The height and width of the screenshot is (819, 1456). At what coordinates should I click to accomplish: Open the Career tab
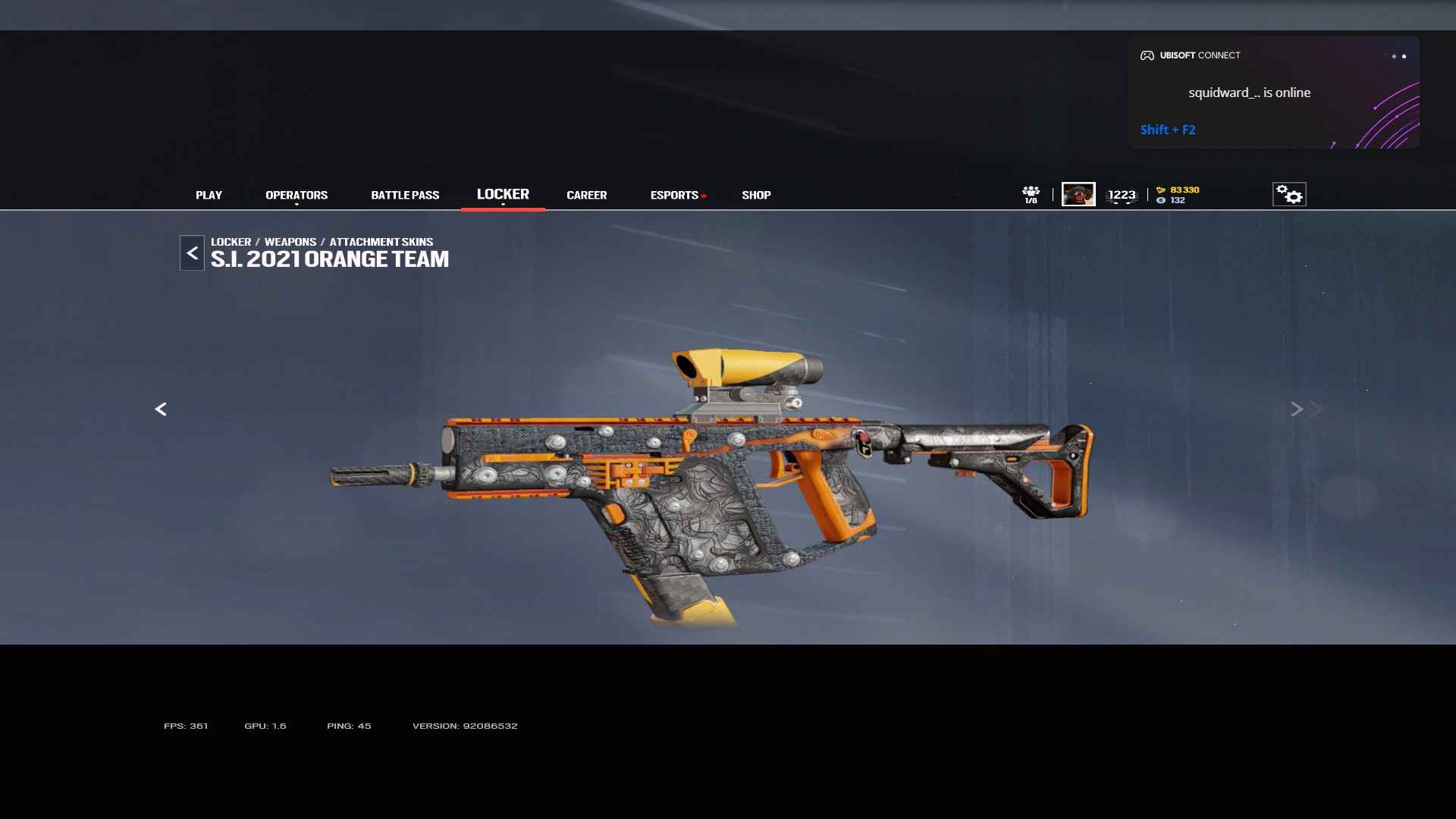586,195
